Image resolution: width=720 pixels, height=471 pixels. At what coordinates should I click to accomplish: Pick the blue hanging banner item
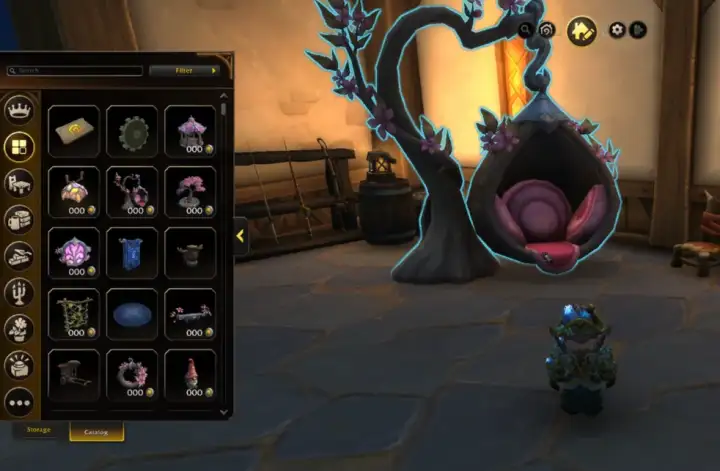click(x=132, y=252)
